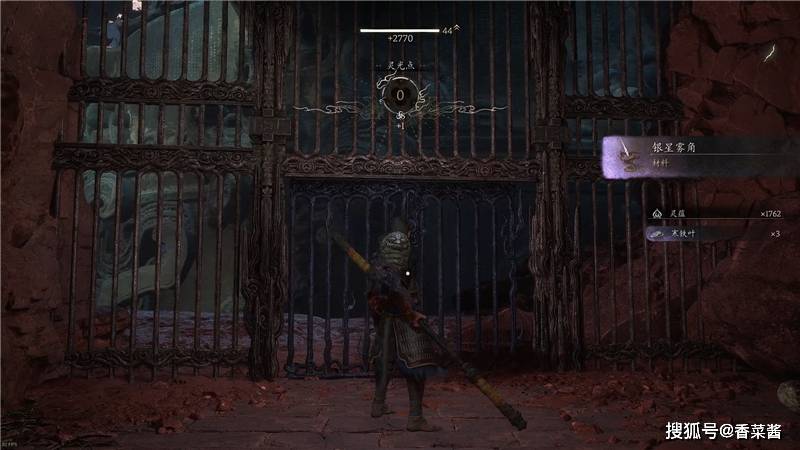This screenshot has width=800, height=450.
Task: Click the 灵光点 spark point orb
Action: point(400,96)
